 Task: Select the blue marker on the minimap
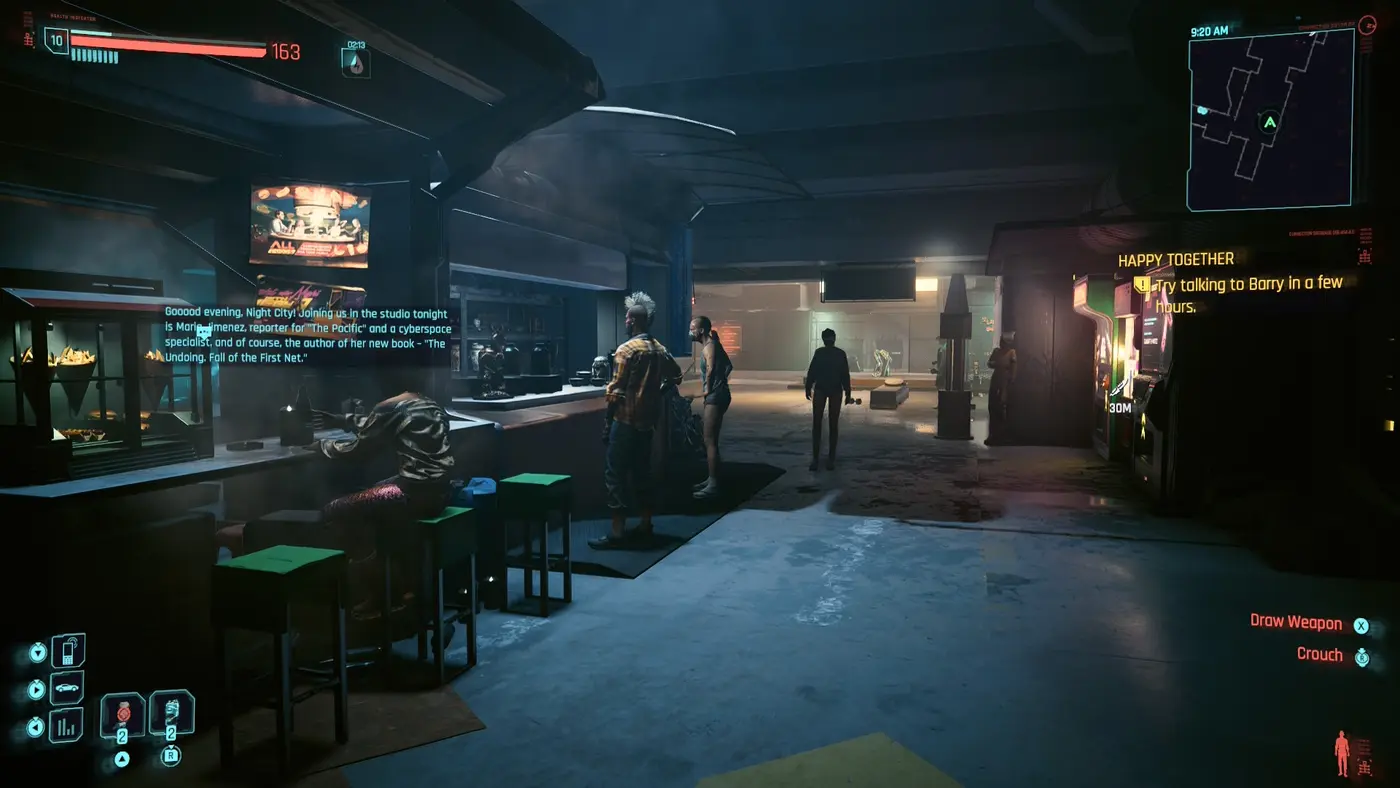1202,110
